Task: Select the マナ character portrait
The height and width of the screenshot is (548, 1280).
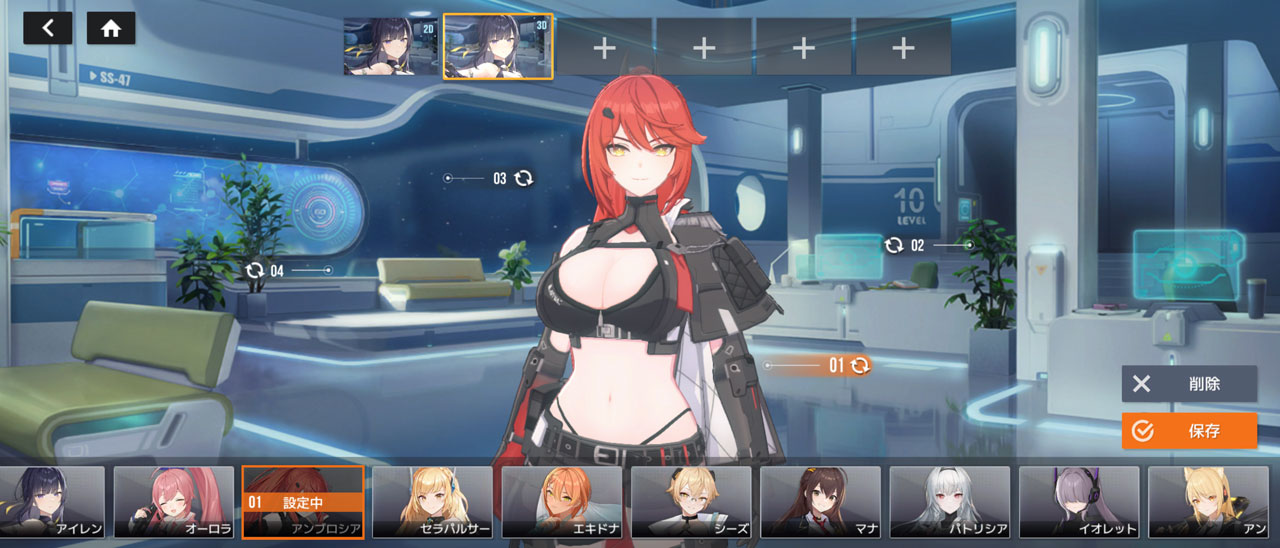Action: point(820,502)
